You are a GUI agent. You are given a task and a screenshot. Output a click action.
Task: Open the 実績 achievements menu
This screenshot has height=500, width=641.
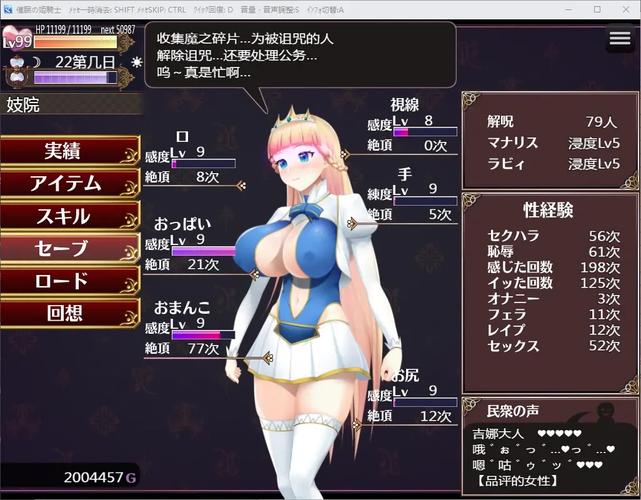tap(67, 151)
